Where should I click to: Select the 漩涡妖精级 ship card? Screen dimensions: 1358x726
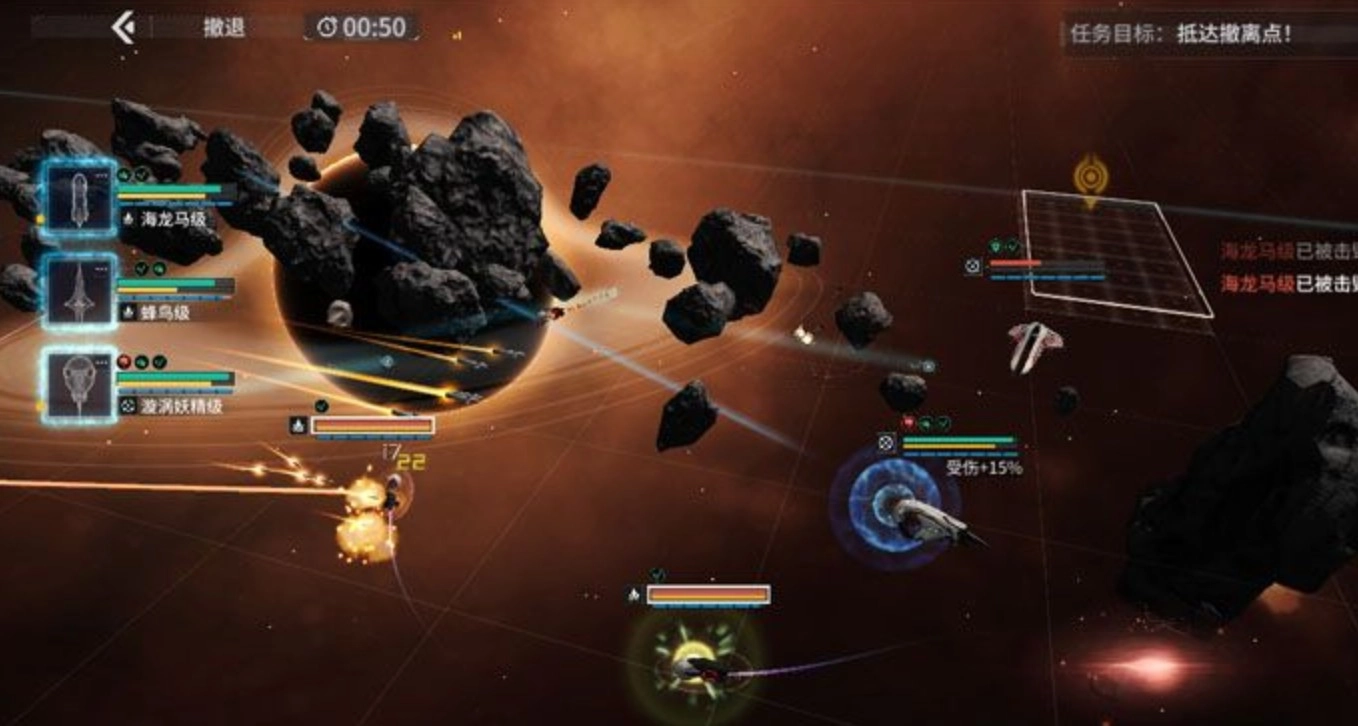pos(80,385)
